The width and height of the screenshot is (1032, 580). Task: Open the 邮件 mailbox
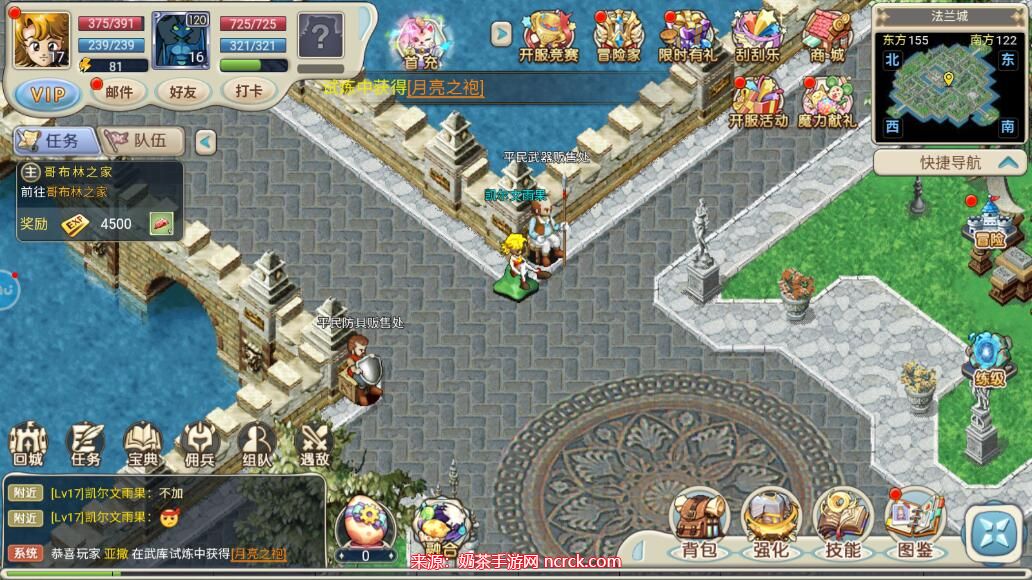(119, 92)
